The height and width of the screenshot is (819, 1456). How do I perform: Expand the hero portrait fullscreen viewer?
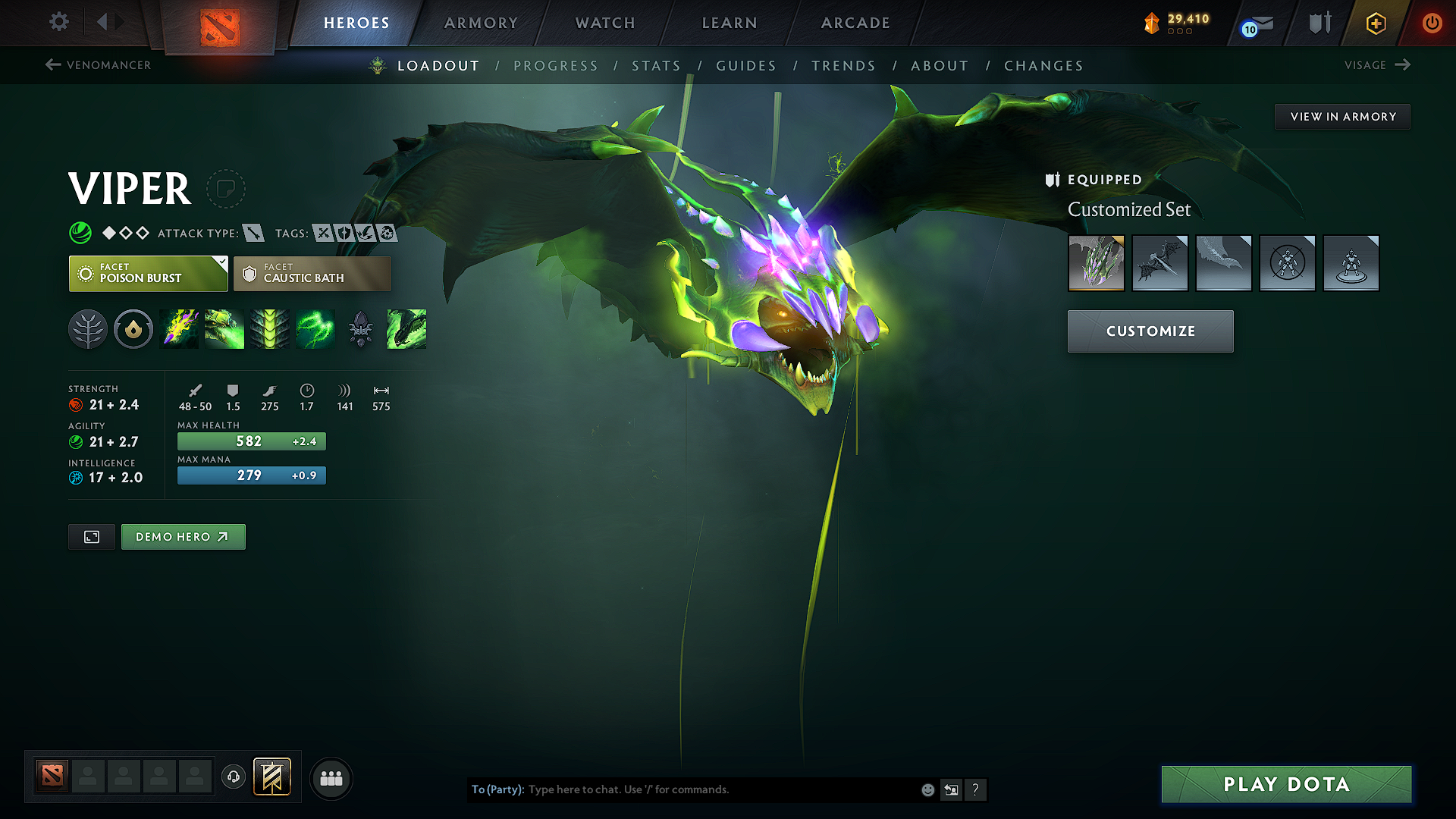coord(91,536)
